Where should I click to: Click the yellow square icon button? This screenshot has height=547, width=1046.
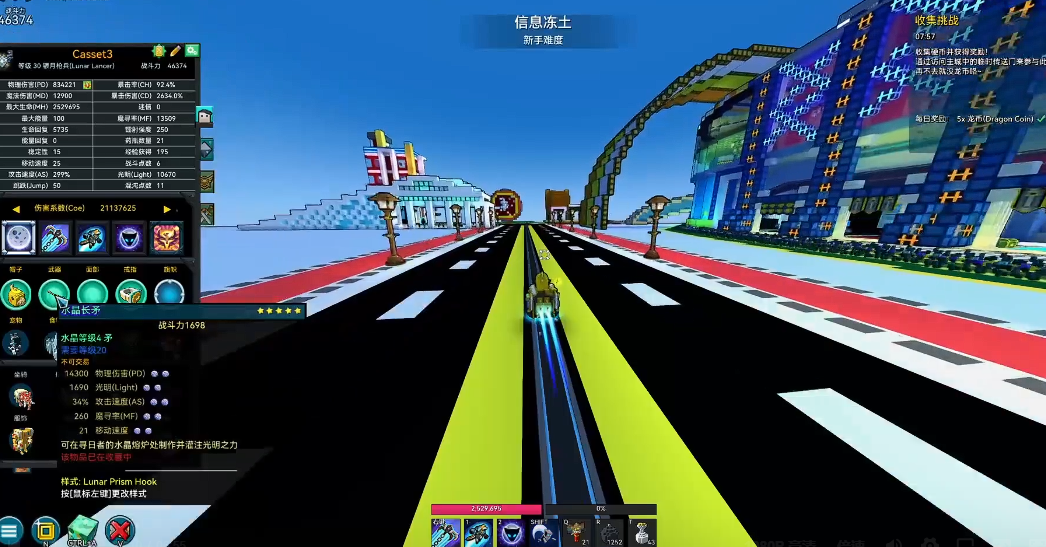pos(46,530)
